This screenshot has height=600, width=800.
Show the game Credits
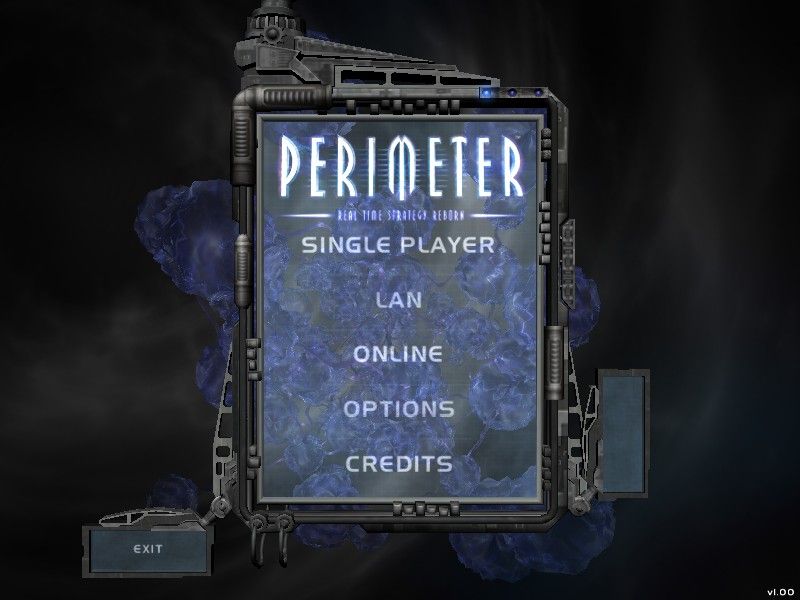(x=398, y=464)
